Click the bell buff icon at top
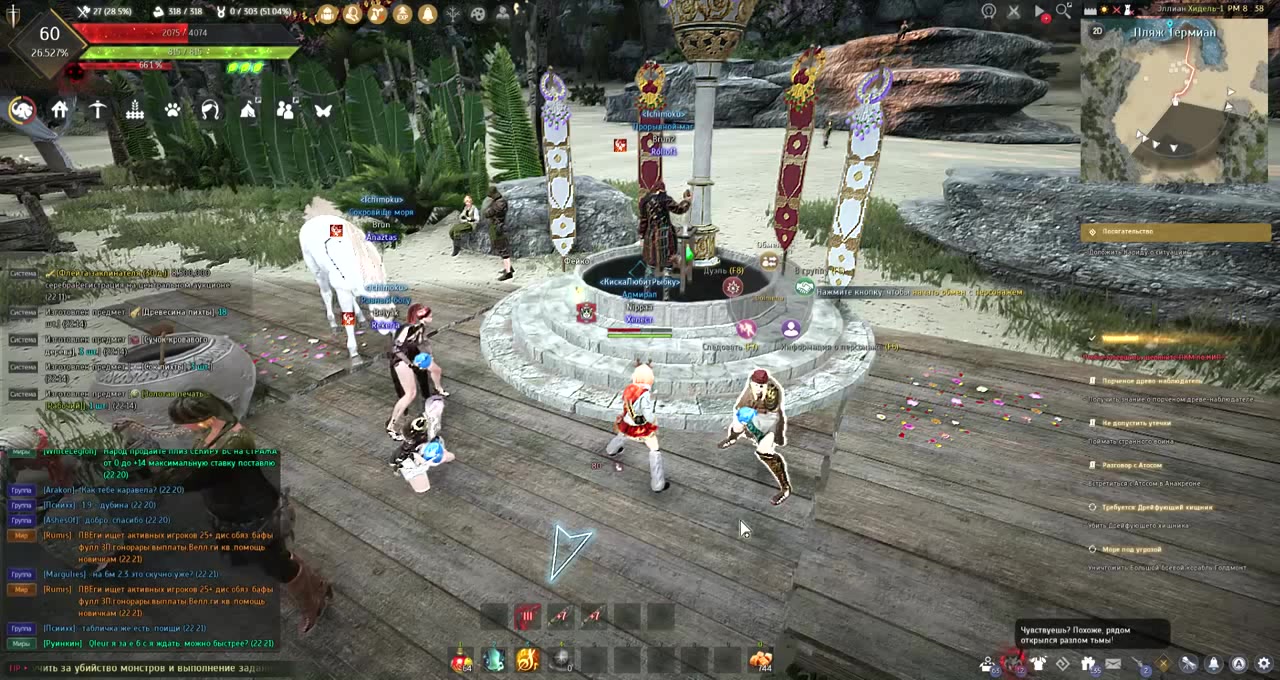Image resolution: width=1280 pixels, height=680 pixels. 427,14
